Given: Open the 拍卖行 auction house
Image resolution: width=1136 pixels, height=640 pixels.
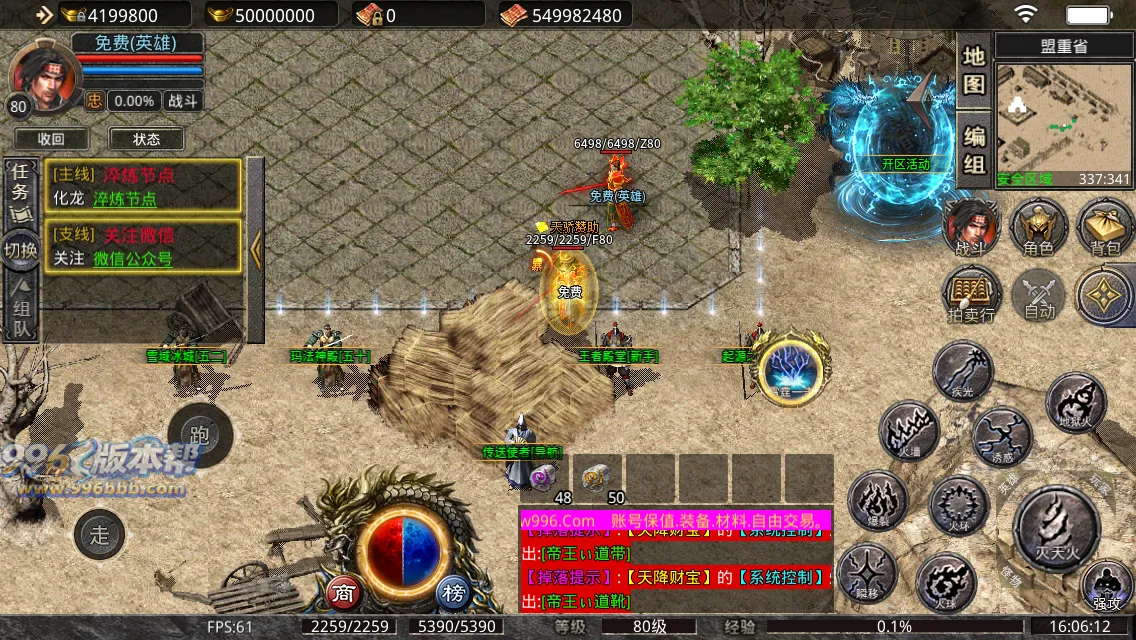Looking at the screenshot, I should click(x=971, y=295).
